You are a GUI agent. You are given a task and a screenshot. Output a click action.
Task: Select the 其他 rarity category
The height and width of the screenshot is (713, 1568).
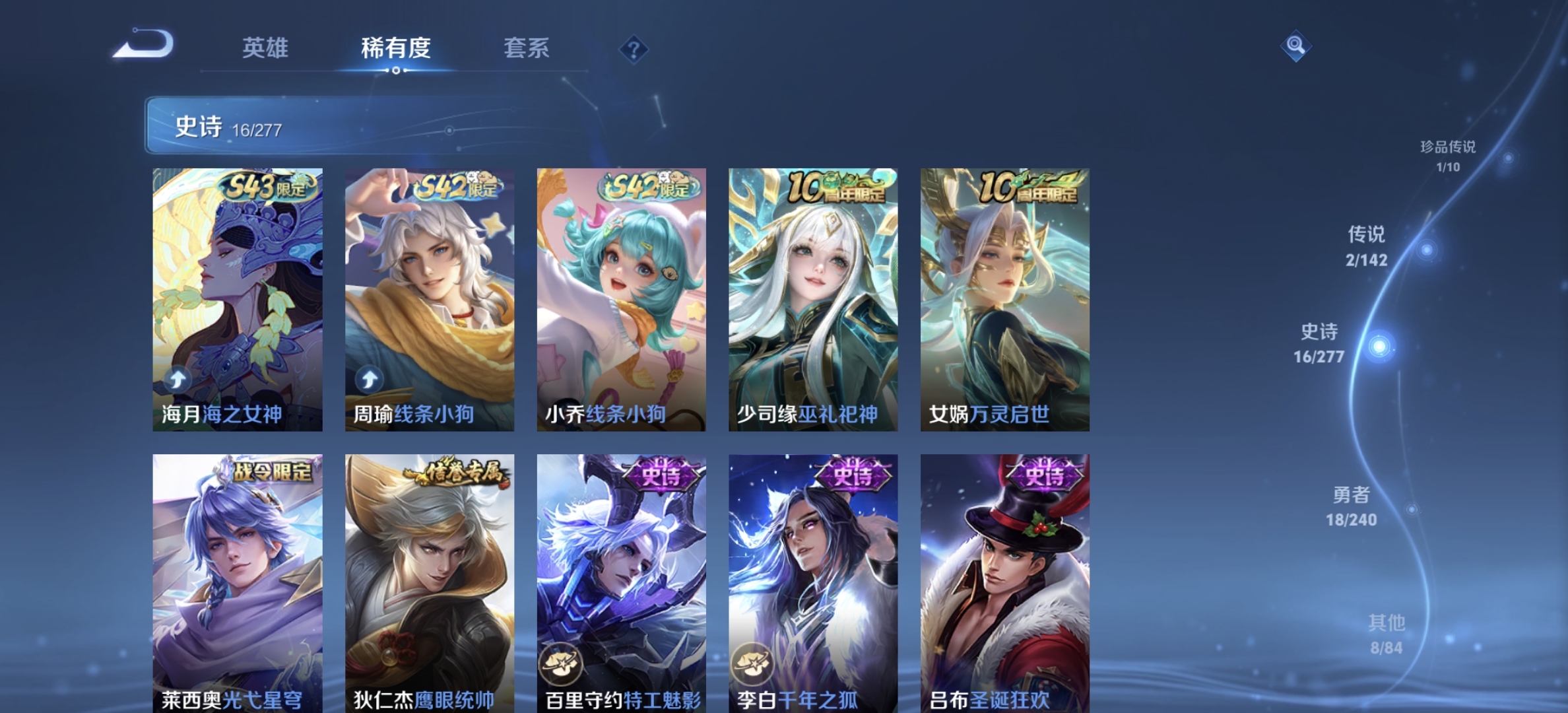[x=1388, y=621]
